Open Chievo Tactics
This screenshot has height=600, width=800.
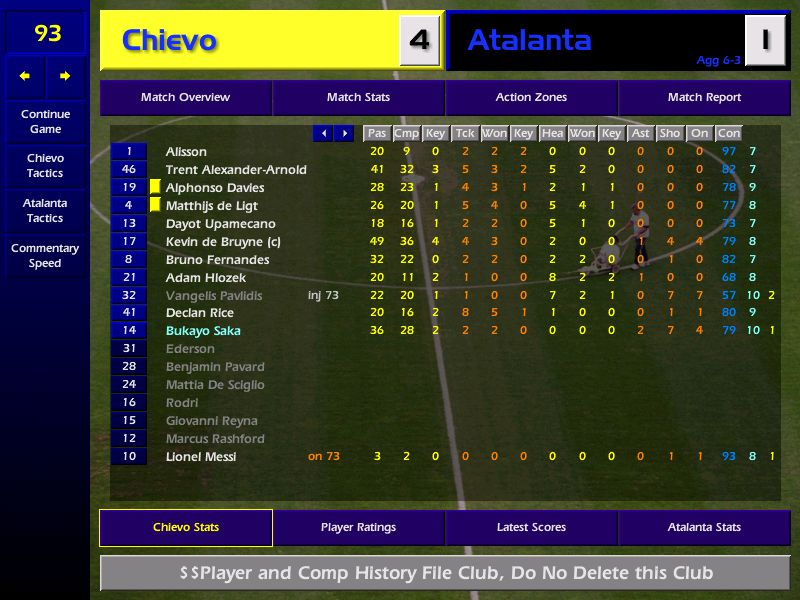45,166
